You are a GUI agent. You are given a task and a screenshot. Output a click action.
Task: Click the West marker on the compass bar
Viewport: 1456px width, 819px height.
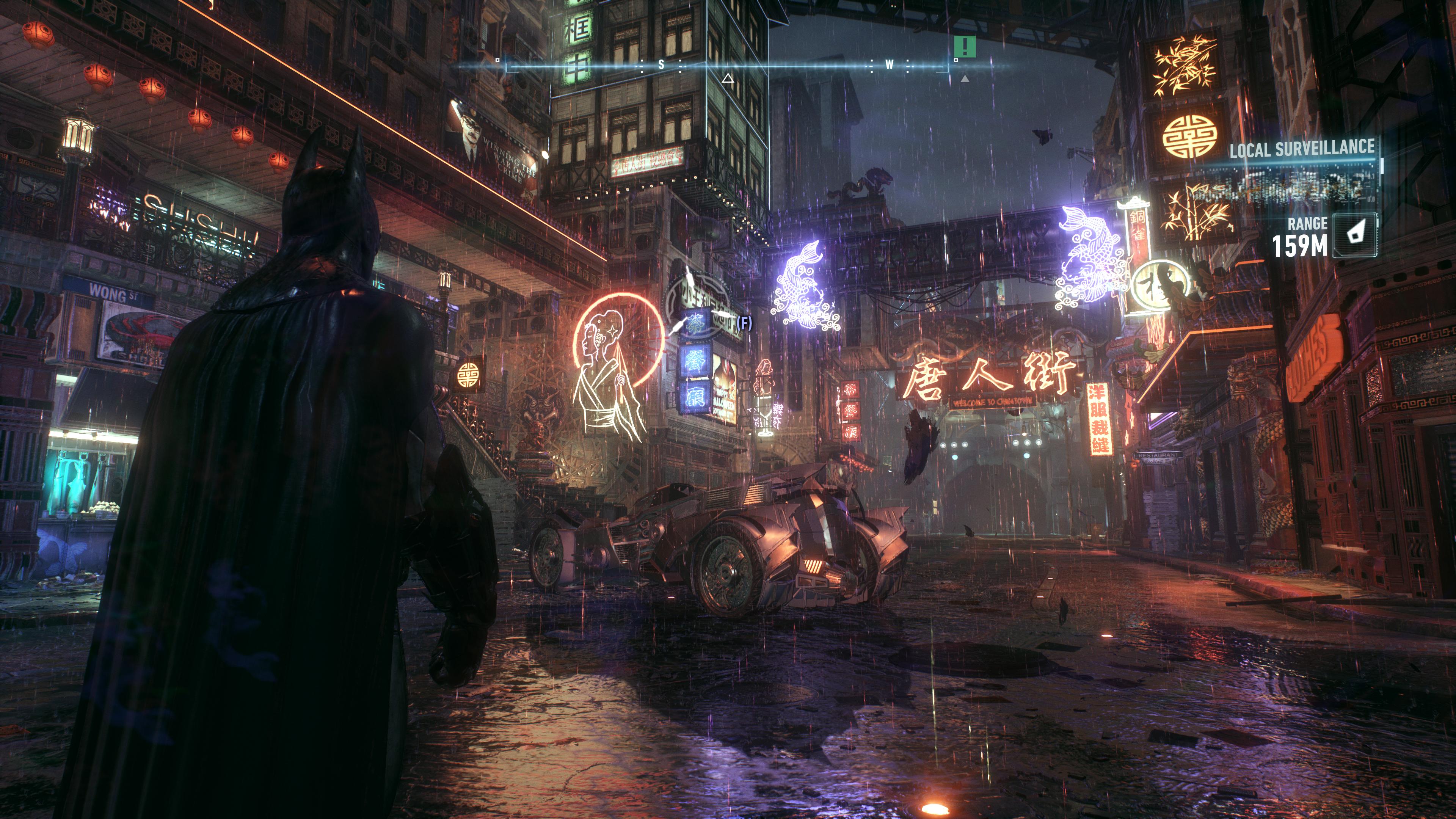(x=888, y=64)
